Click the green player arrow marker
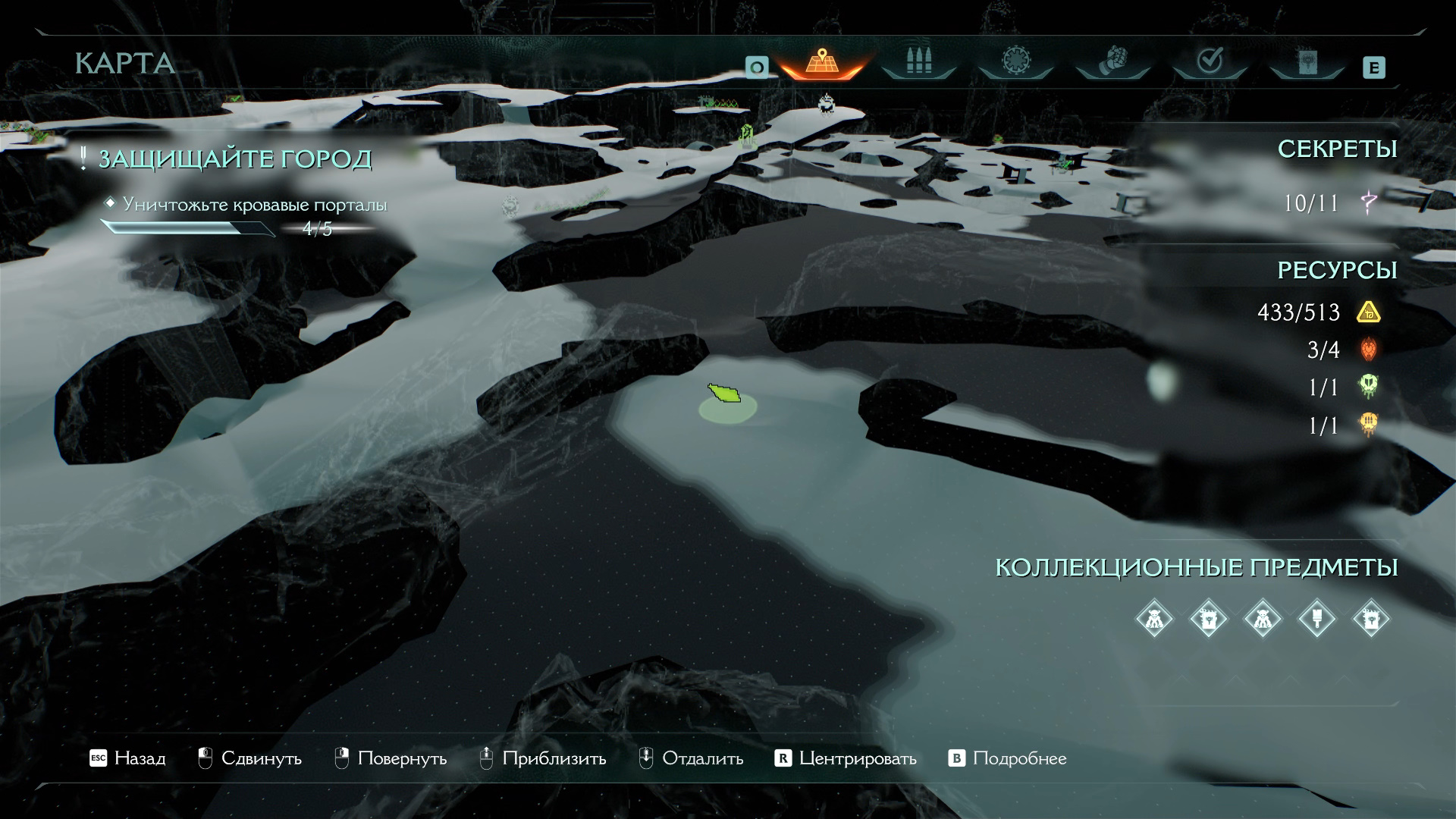Viewport: 1456px width, 819px height. [x=724, y=394]
